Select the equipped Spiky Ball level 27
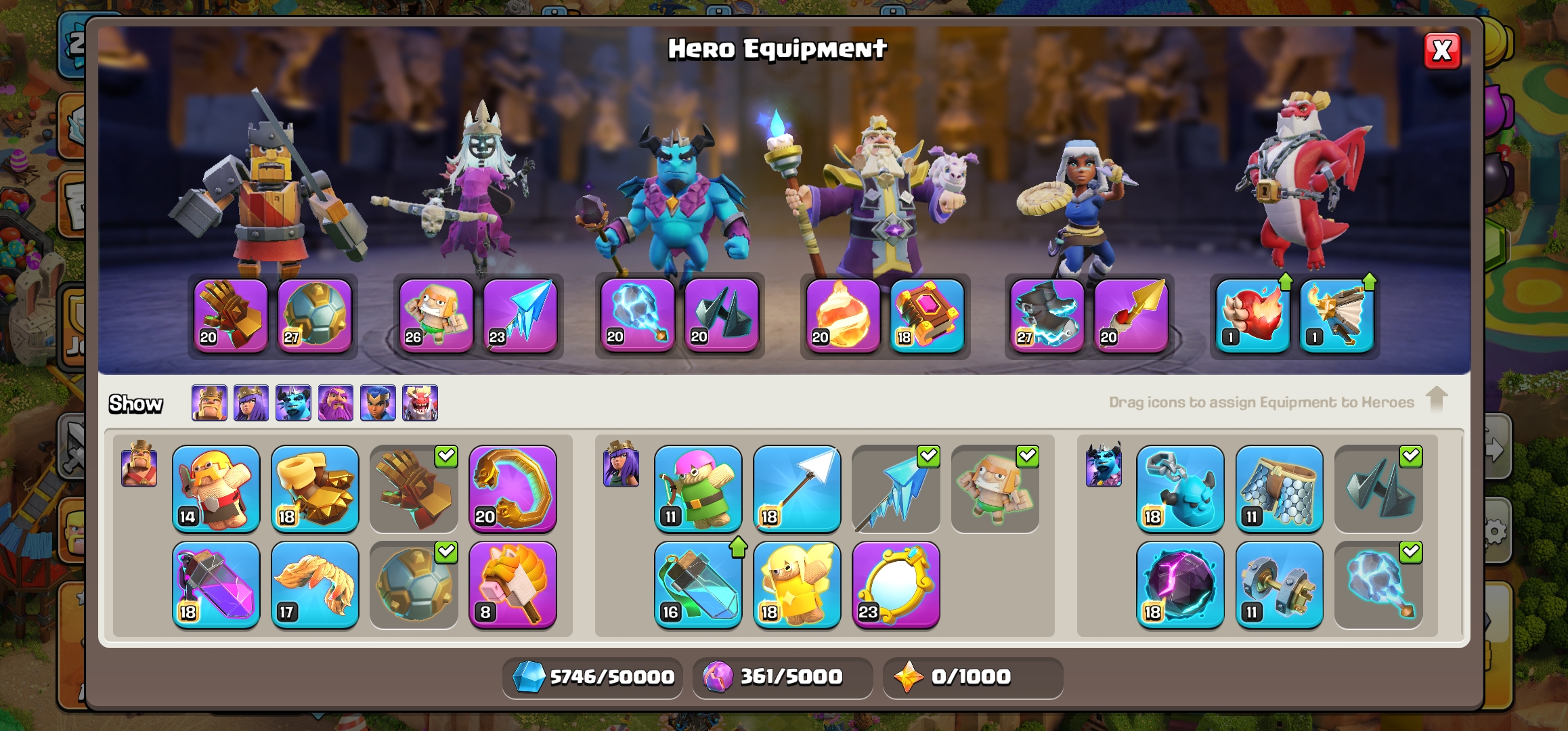Viewport: 1568px width, 731px height. click(x=315, y=315)
